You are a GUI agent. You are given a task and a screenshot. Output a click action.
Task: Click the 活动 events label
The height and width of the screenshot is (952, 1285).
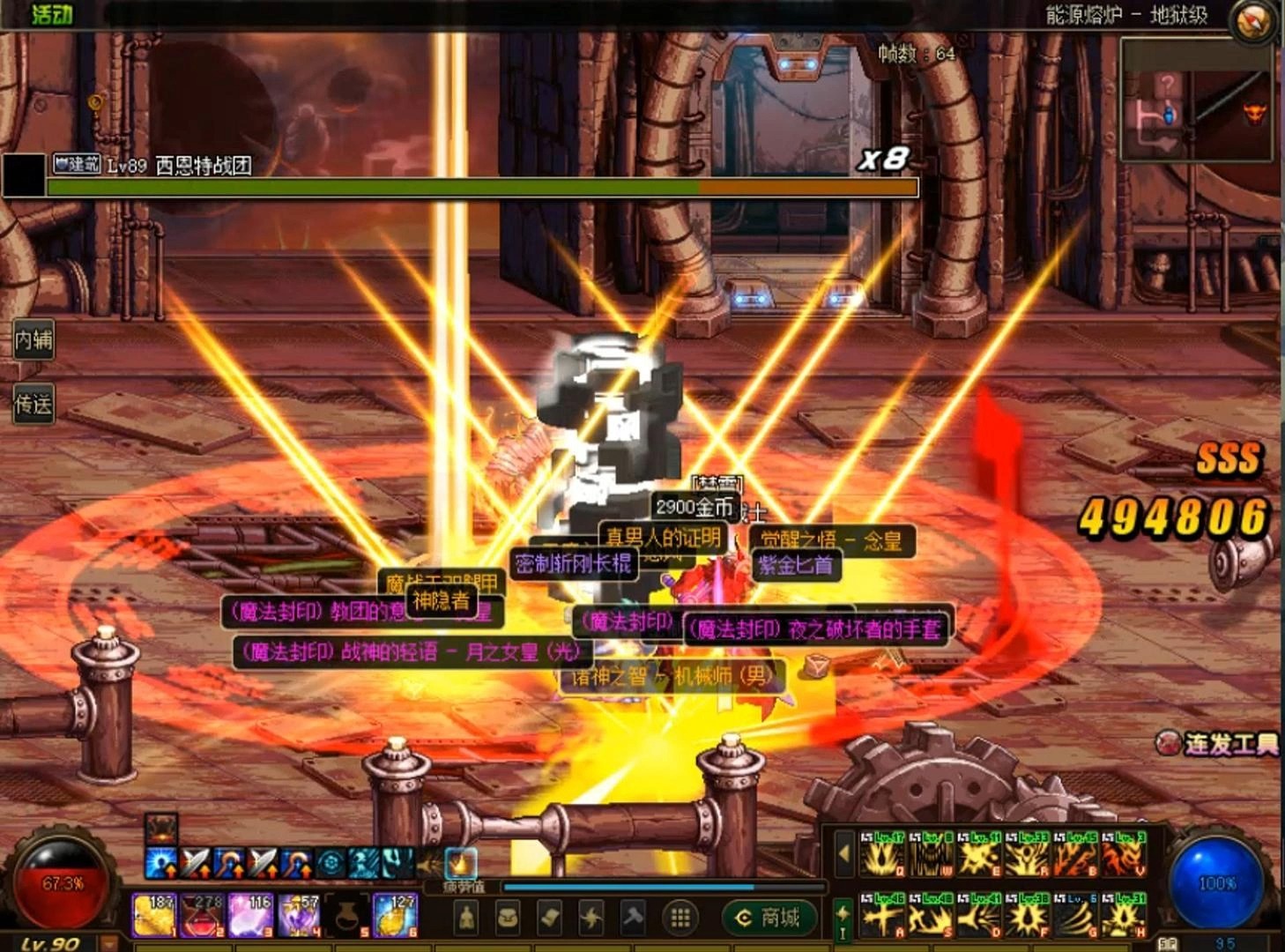51,13
